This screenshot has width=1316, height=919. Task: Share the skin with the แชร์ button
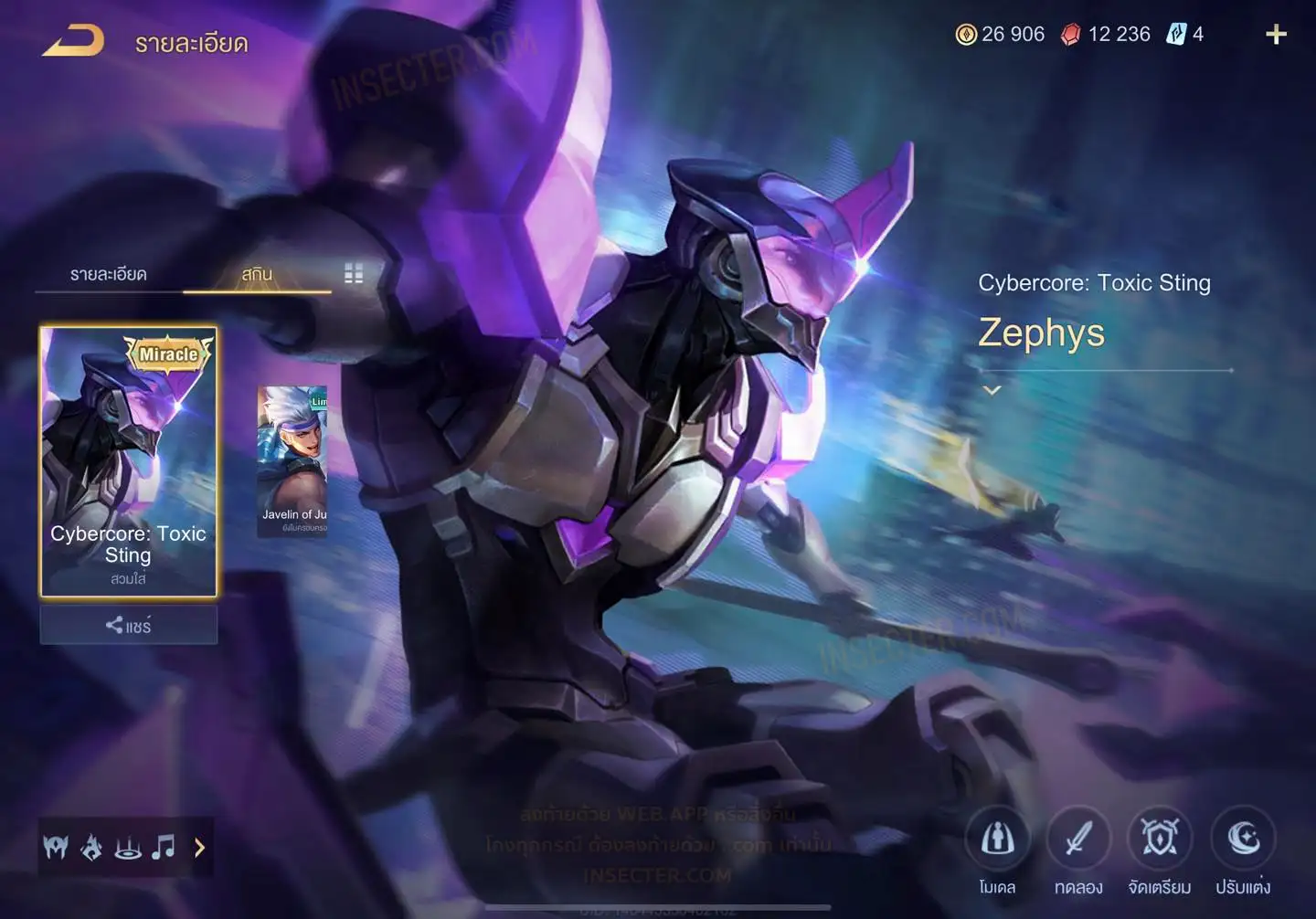[128, 626]
